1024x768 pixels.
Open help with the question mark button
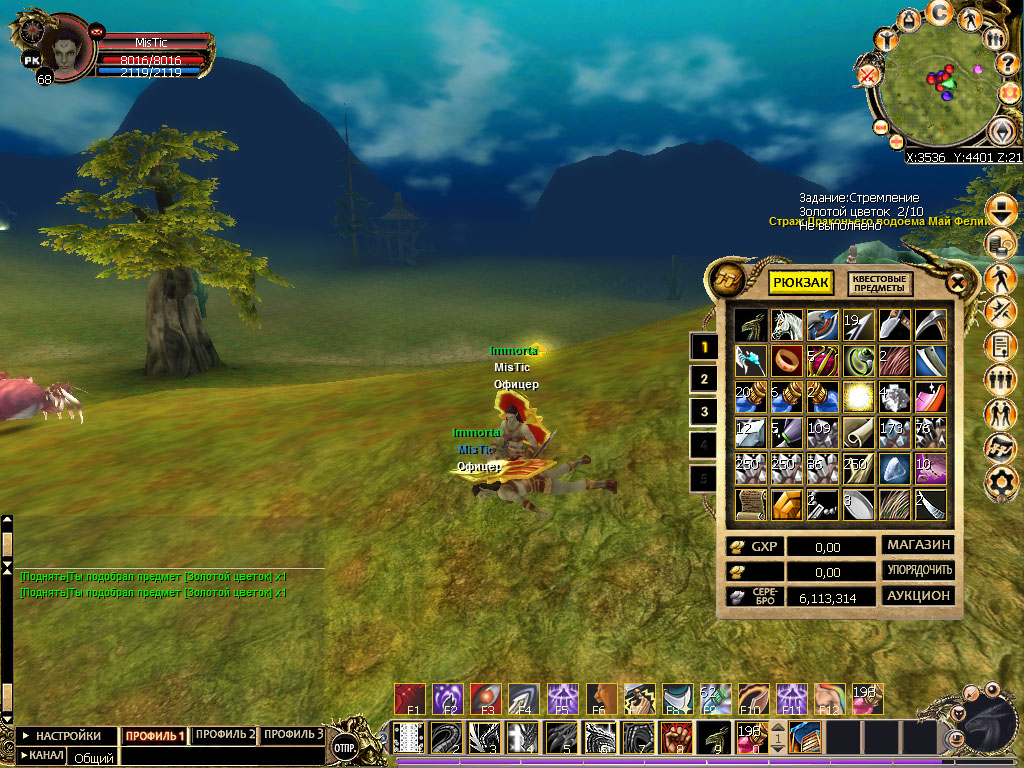click(1007, 63)
